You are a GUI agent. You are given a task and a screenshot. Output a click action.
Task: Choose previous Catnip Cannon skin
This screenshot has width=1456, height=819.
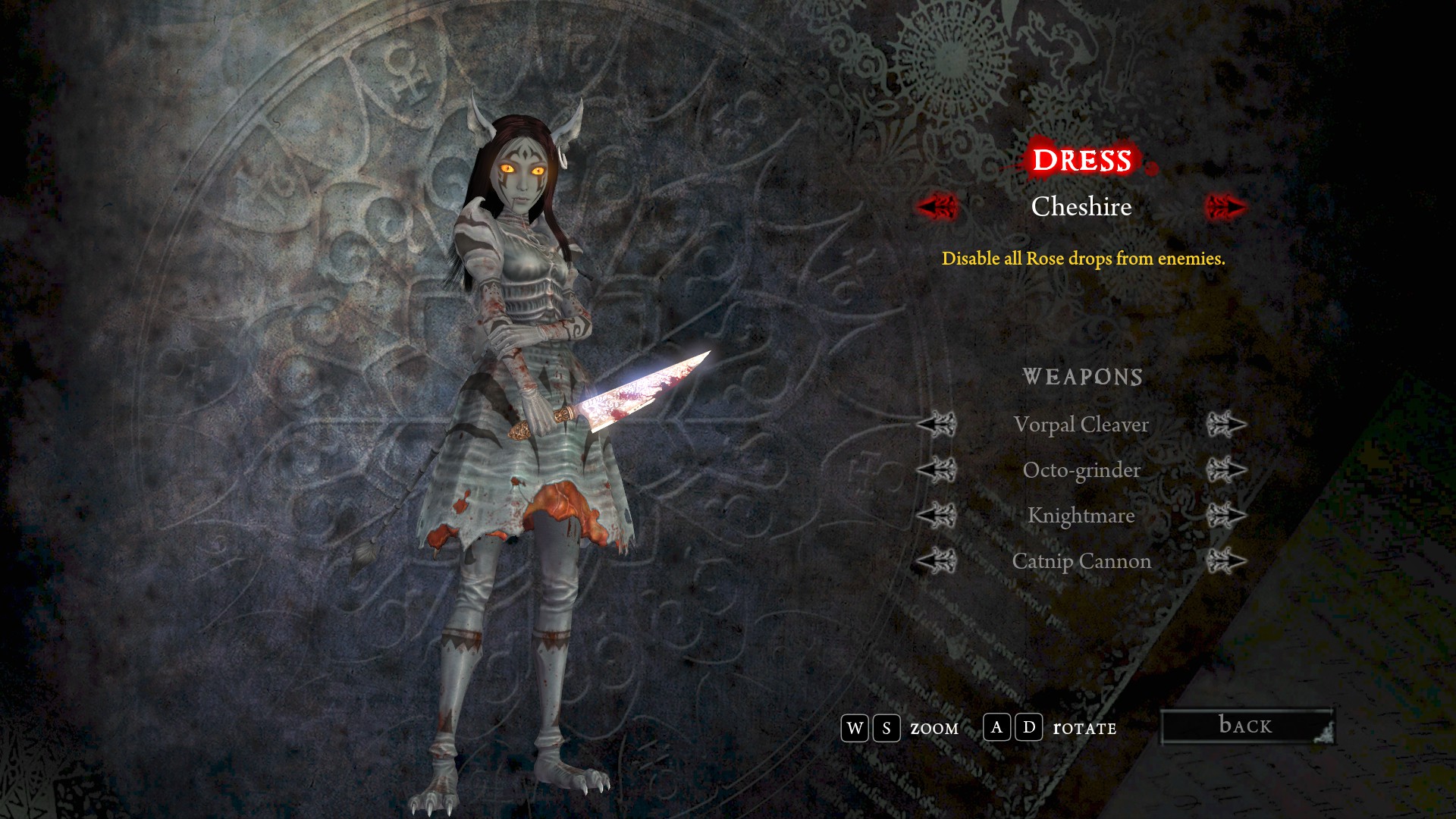coord(937,561)
